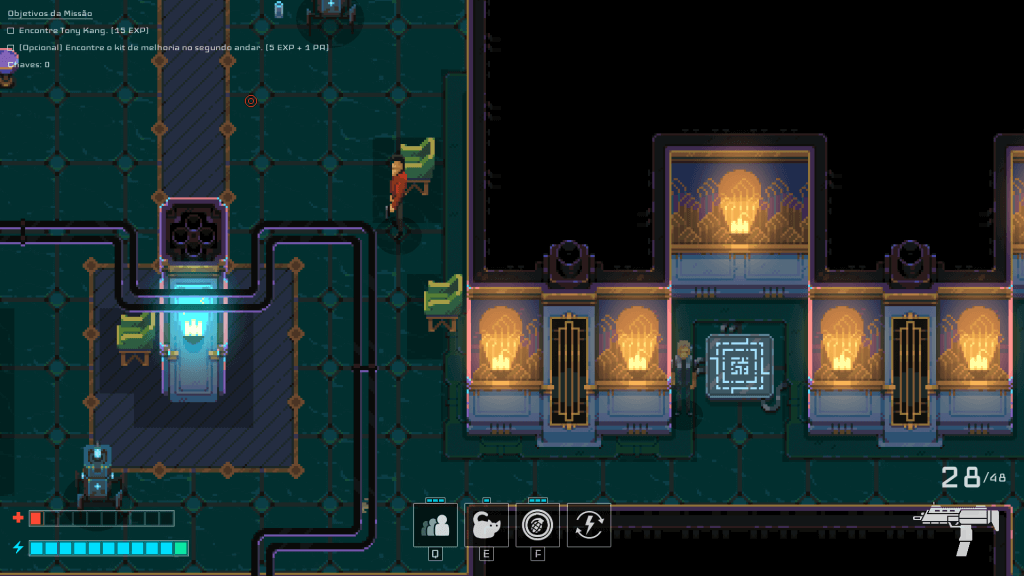Open the 'Objetivos da Missão' tracker header
This screenshot has height=576, width=1024.
(50, 14)
